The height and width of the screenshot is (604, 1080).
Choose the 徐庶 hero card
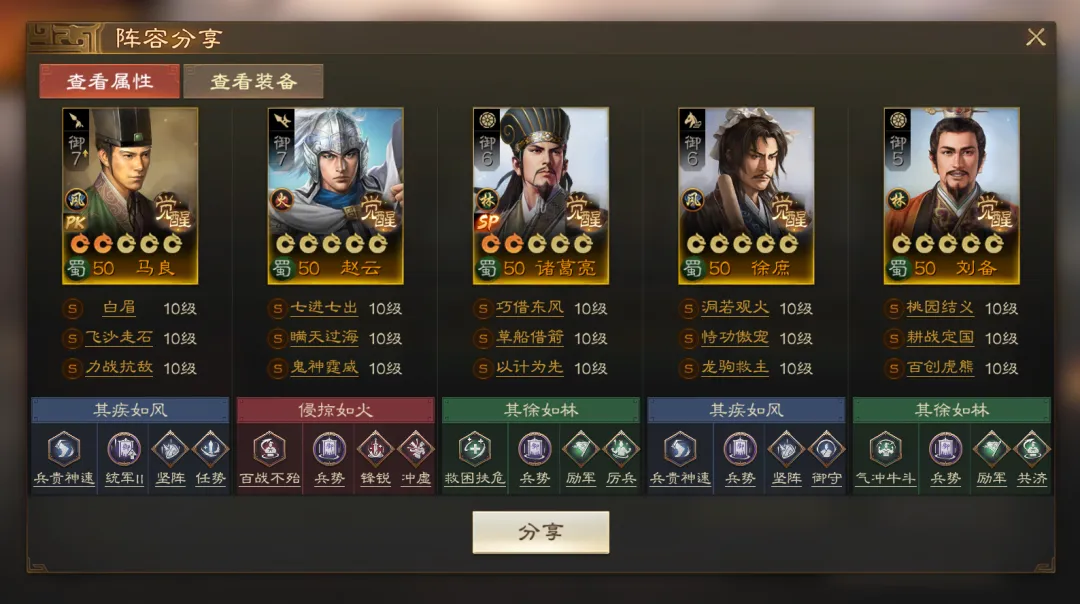coord(746,195)
